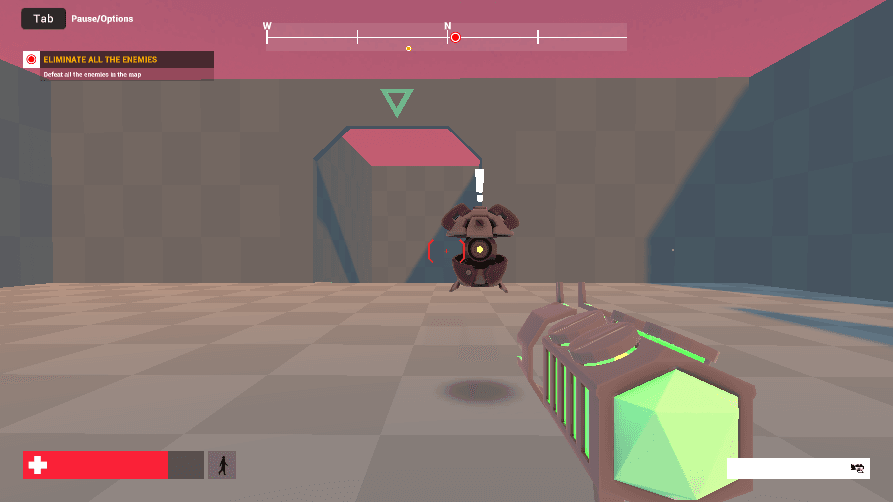893x502 pixels.
Task: Click the red enemy marker on the compass
Action: pos(455,38)
